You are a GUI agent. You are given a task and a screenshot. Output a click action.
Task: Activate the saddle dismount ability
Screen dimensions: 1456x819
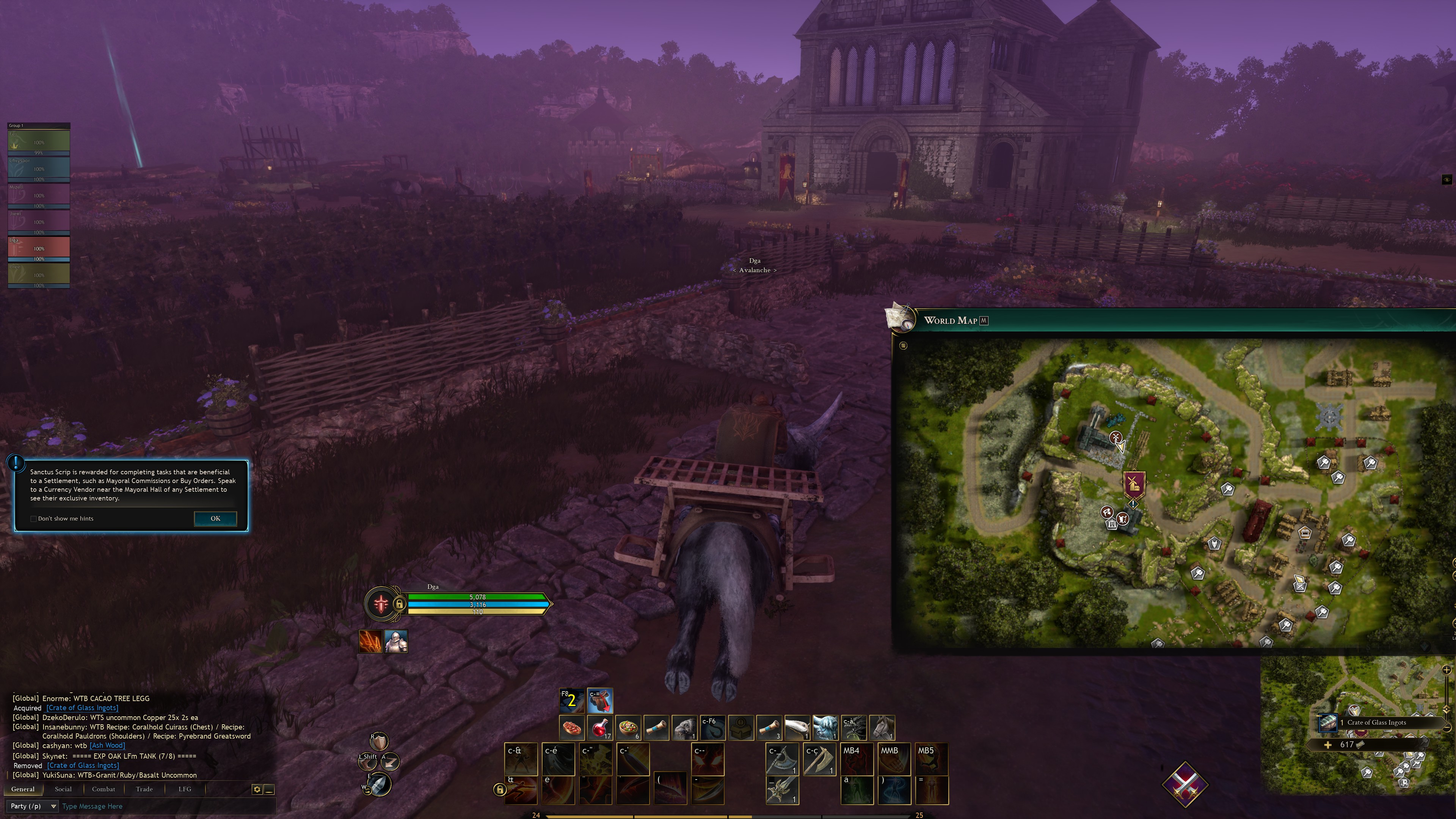(x=600, y=701)
